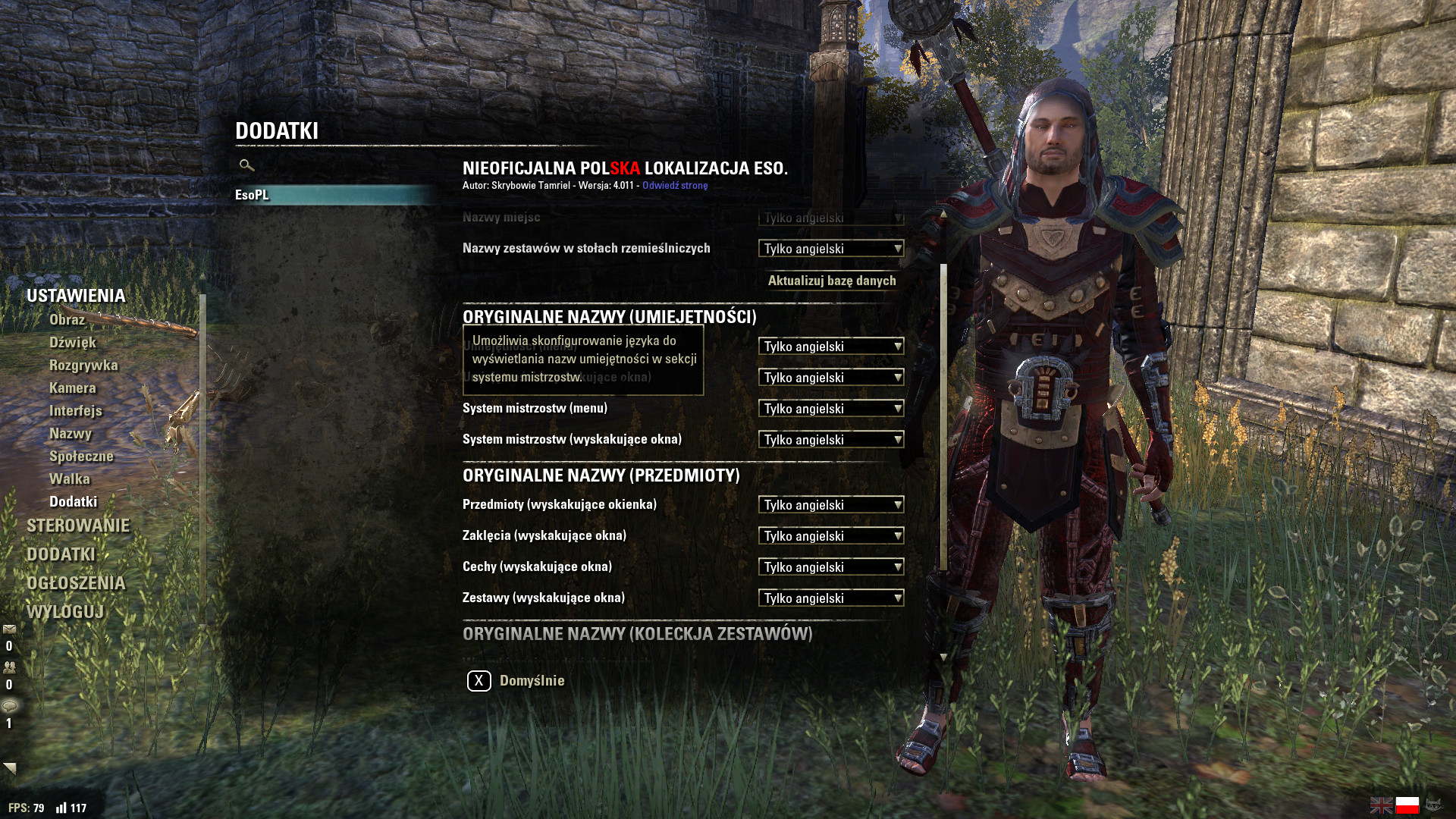Click WYLOGUJ to log out
Screen dimensions: 1456x819
coord(65,612)
